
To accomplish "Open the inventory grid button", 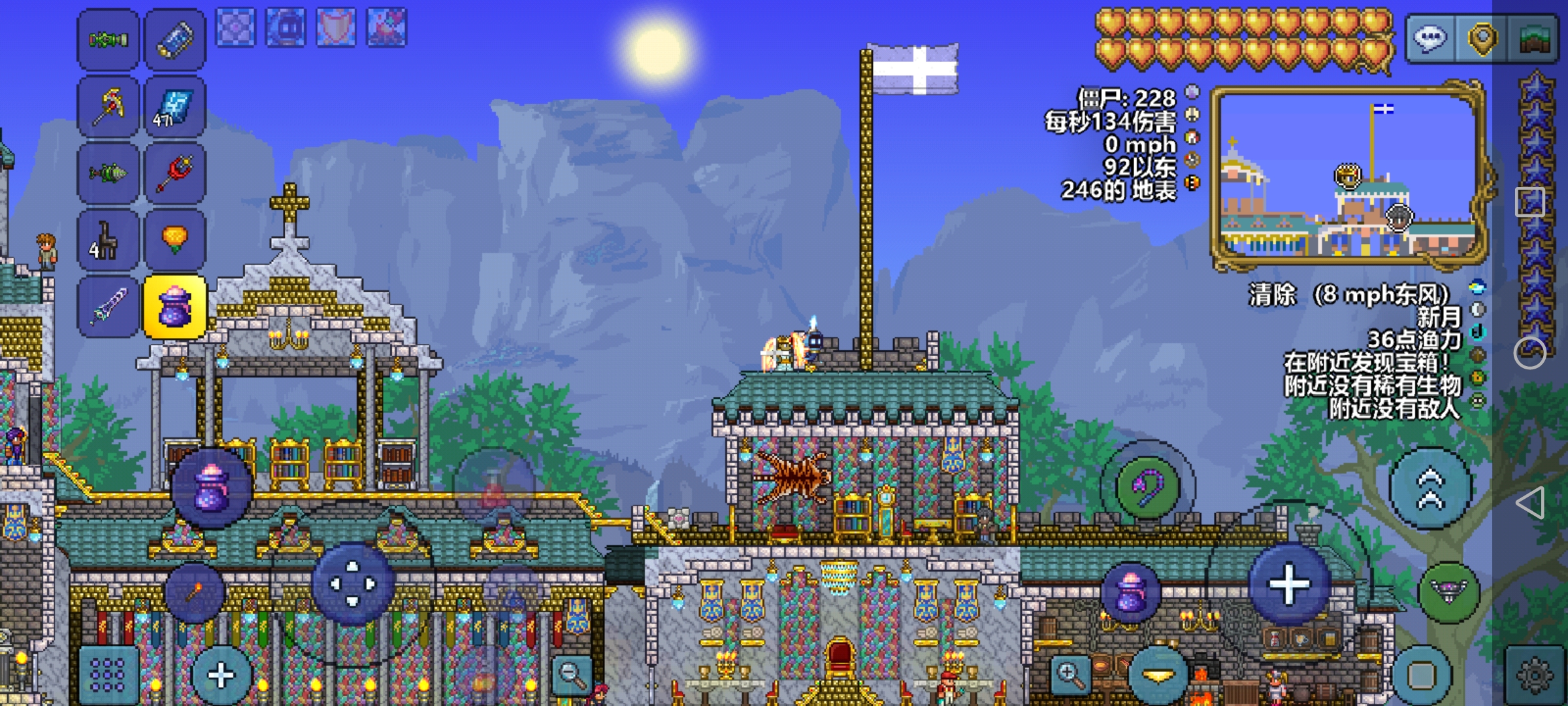I will pos(108,673).
